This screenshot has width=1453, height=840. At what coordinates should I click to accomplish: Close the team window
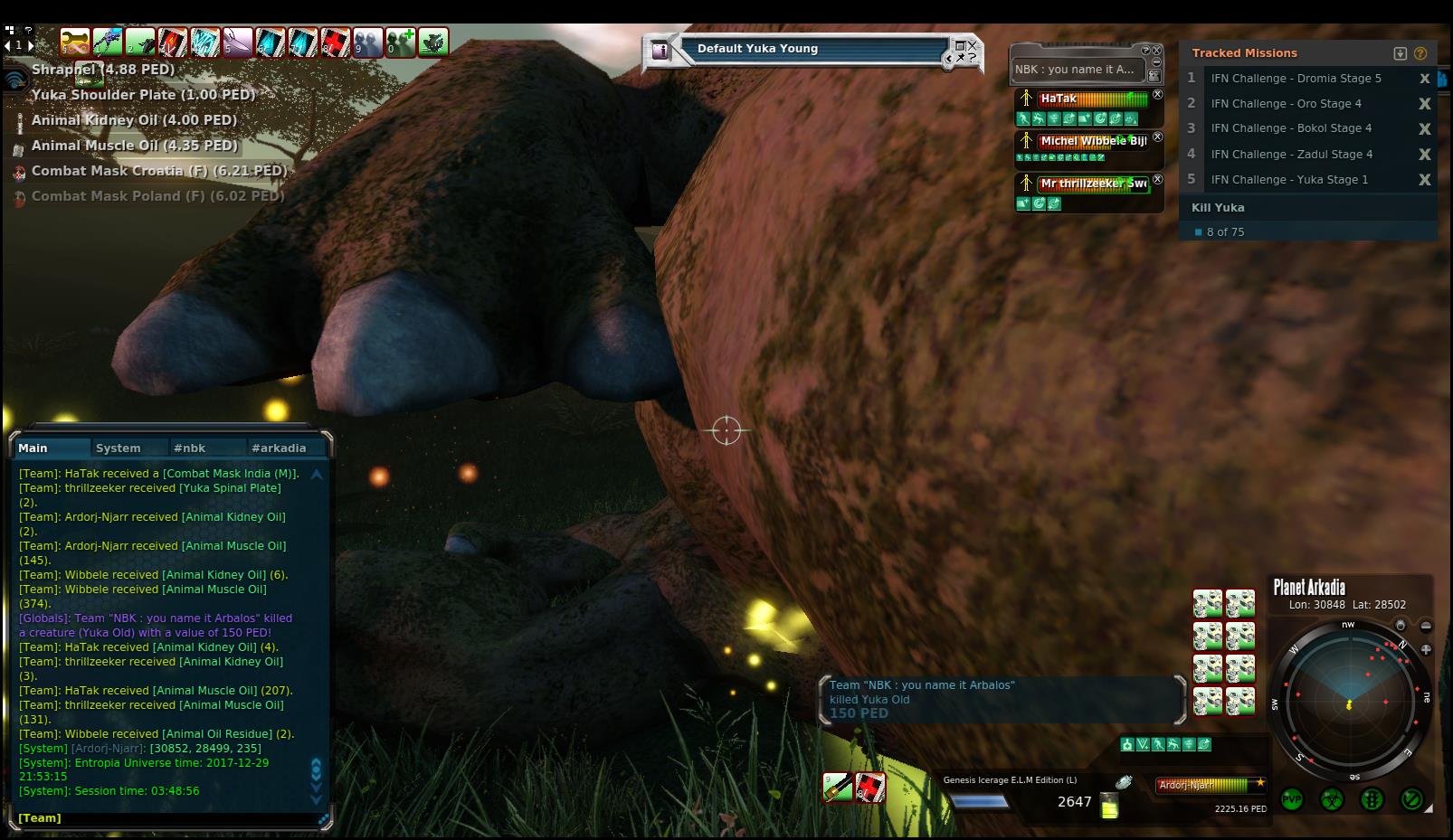(1156, 51)
